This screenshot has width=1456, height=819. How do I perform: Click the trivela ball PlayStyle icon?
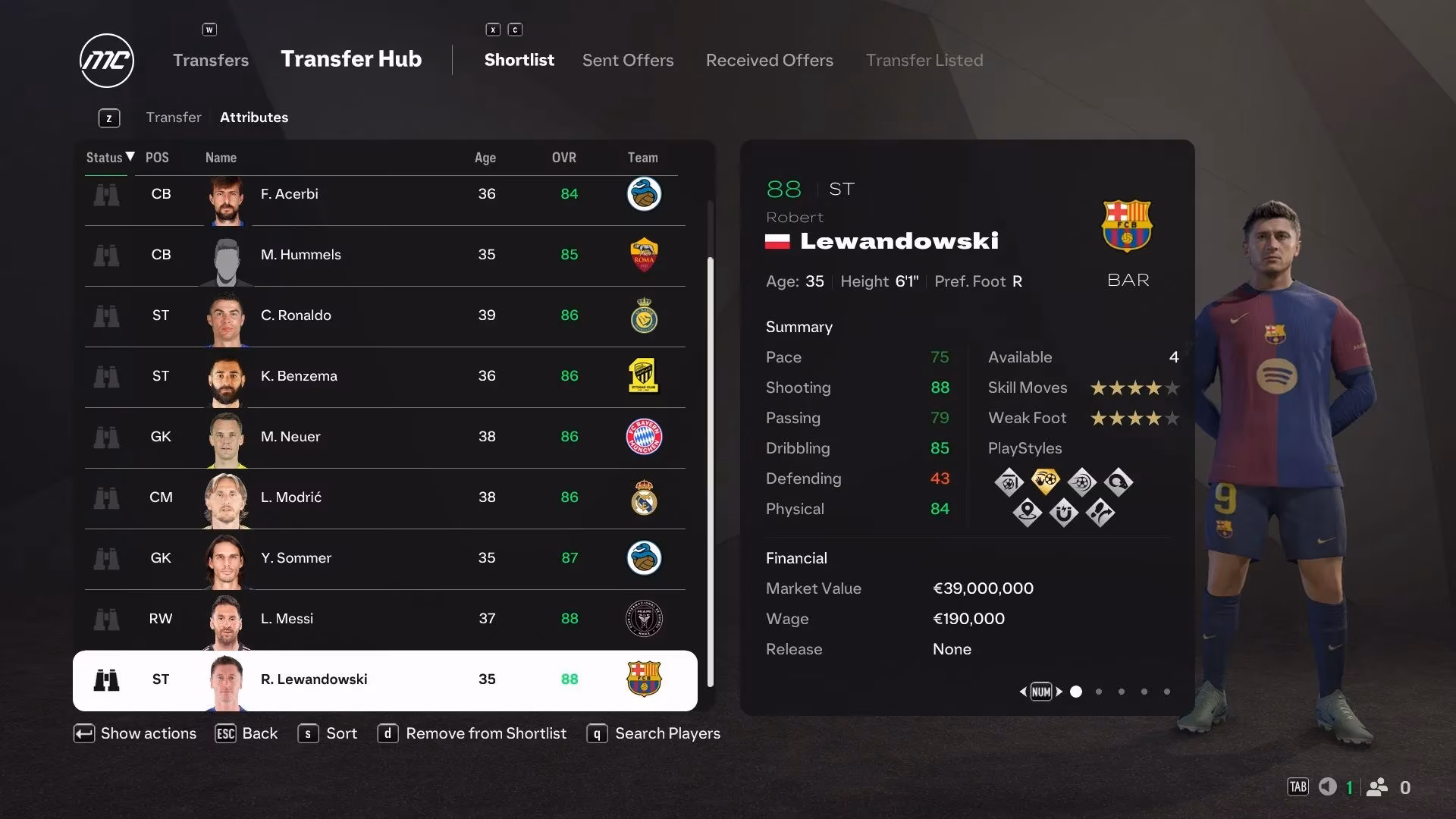pyautogui.click(x=1083, y=481)
